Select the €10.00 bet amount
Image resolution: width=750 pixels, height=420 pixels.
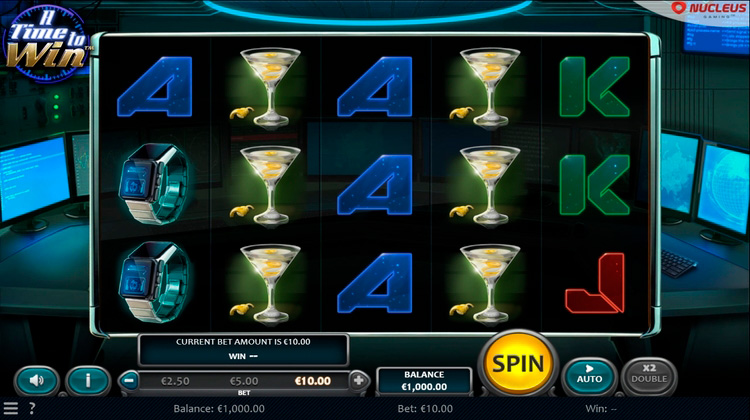click(312, 380)
